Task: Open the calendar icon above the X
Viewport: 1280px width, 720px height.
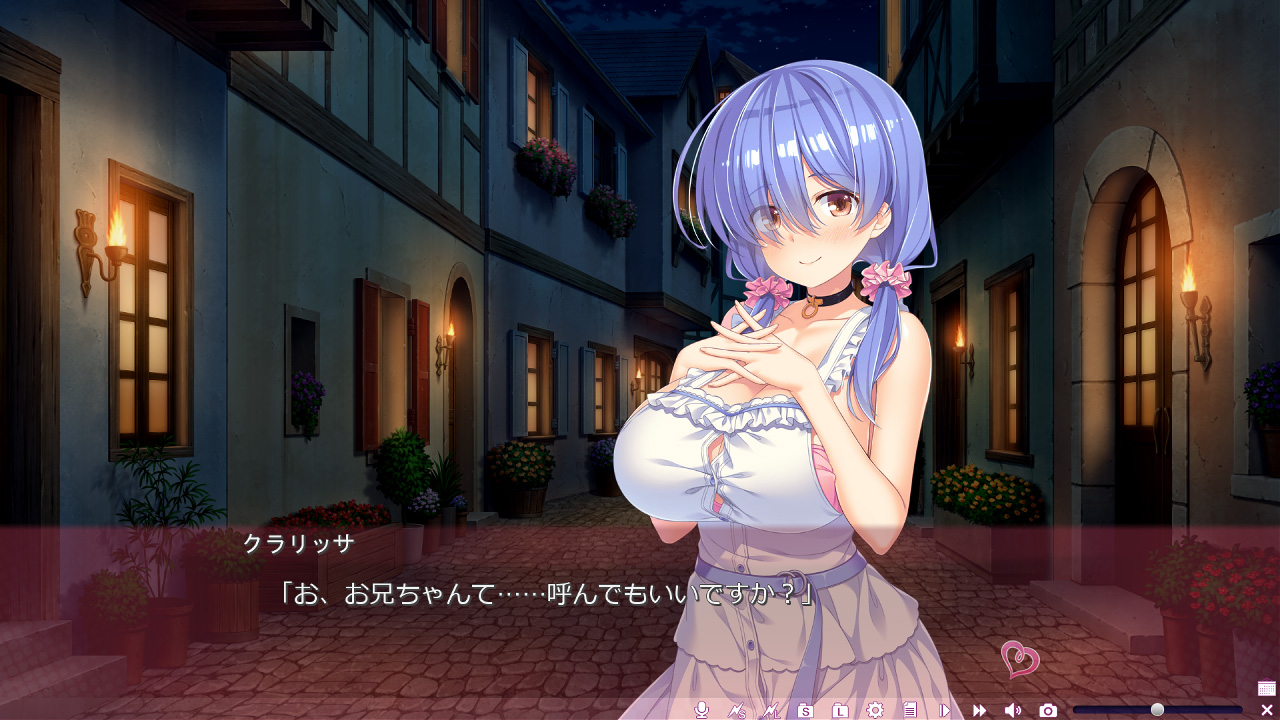Action: [1267, 688]
